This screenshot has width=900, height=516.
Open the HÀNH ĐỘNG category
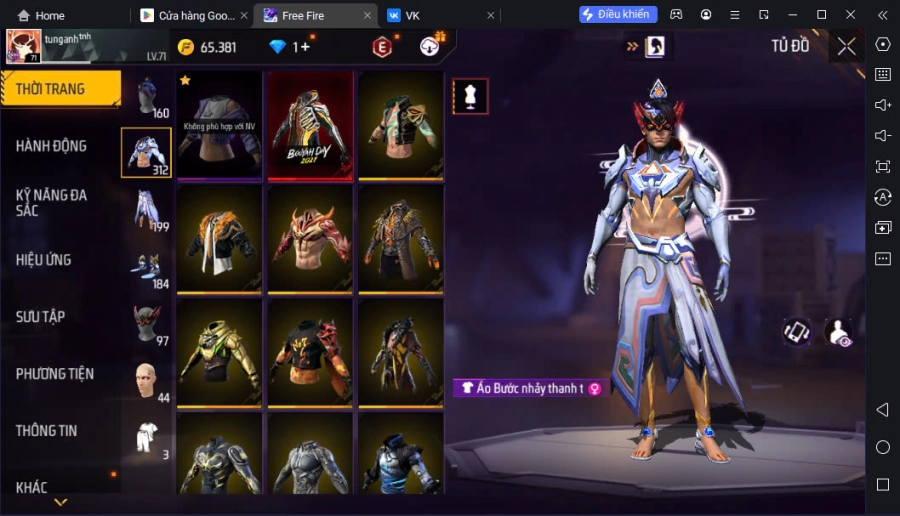tap(52, 146)
